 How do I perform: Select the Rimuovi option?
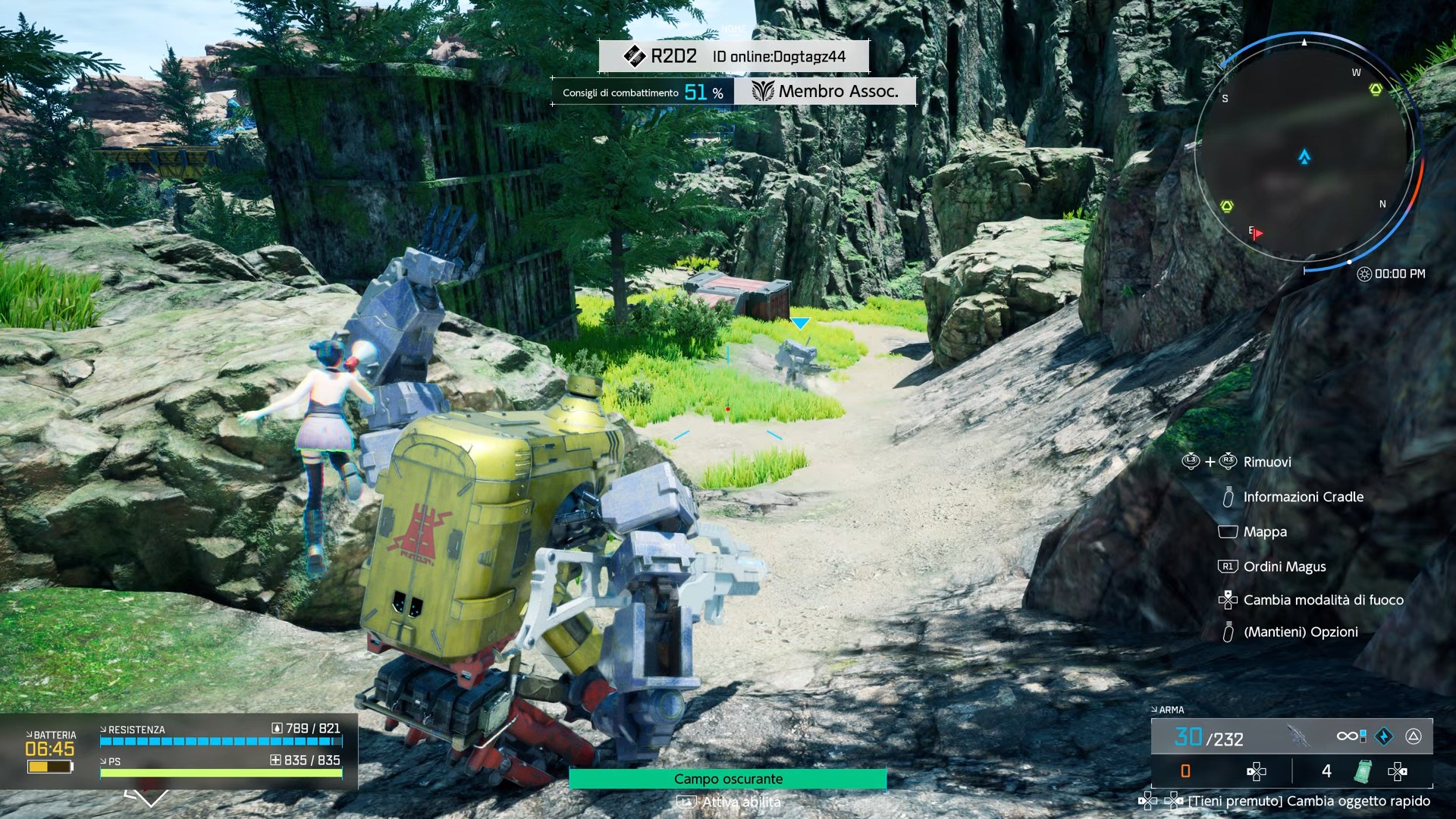[x=1266, y=462]
